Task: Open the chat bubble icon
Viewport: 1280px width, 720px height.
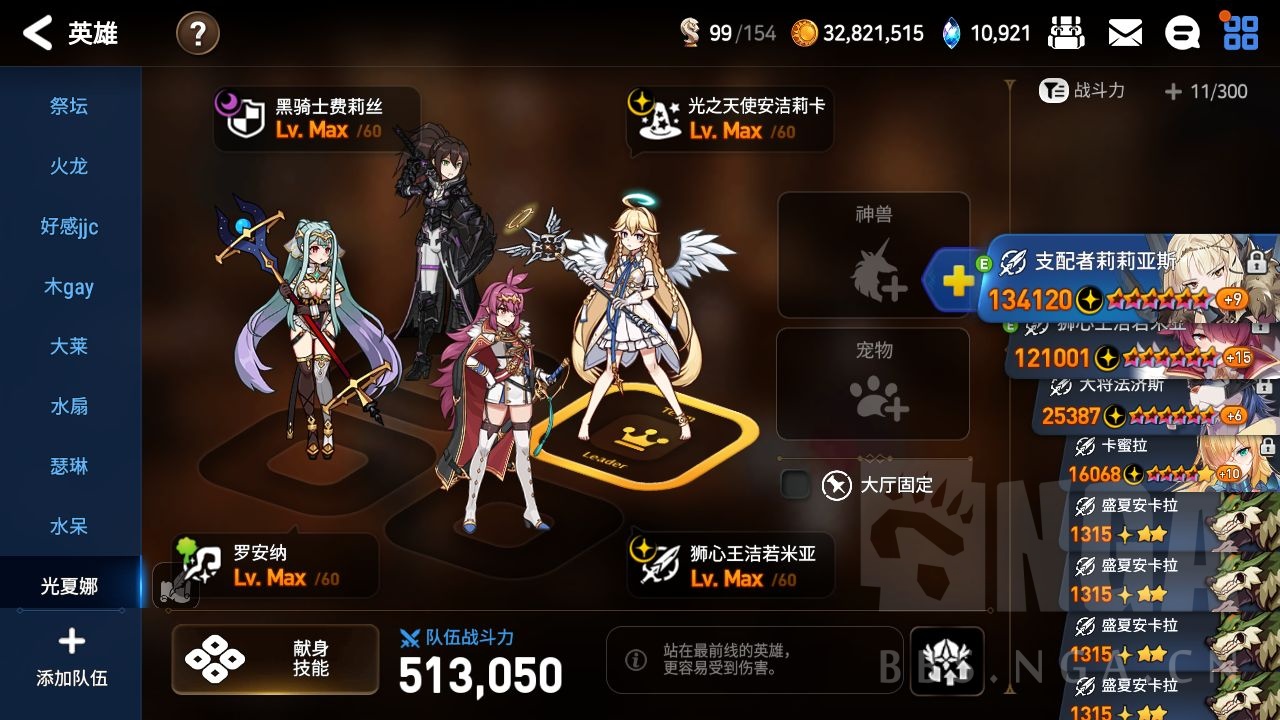Action: click(1182, 32)
